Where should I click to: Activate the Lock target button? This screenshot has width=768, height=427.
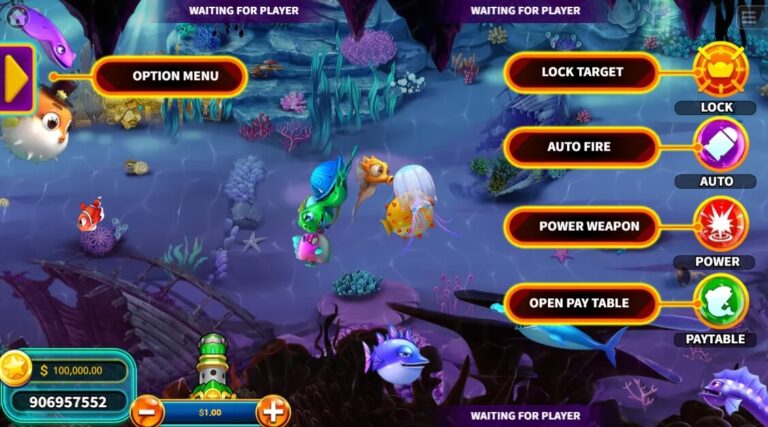coord(720,70)
